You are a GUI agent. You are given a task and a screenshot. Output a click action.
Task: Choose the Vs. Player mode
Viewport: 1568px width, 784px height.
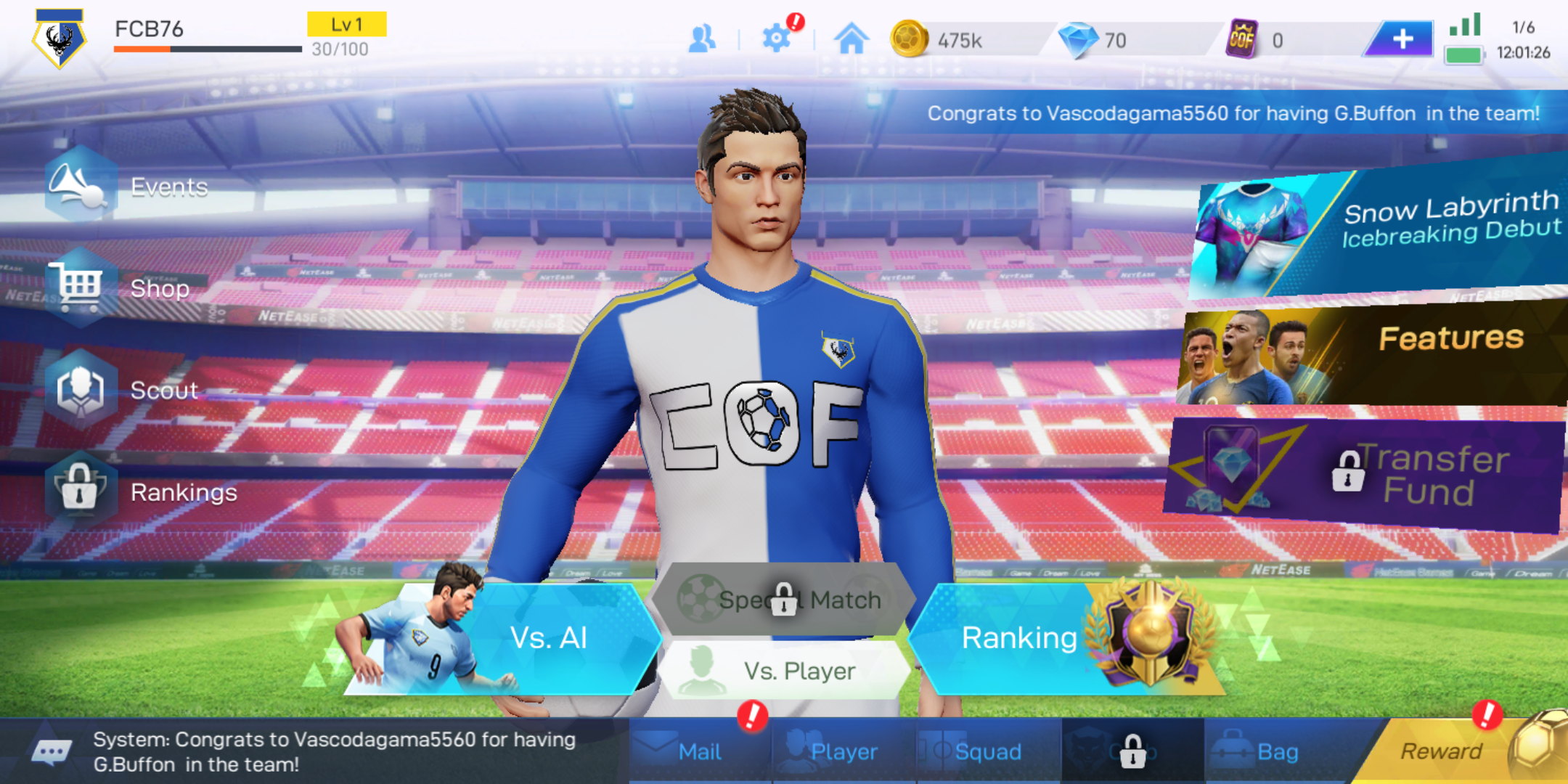tap(788, 670)
